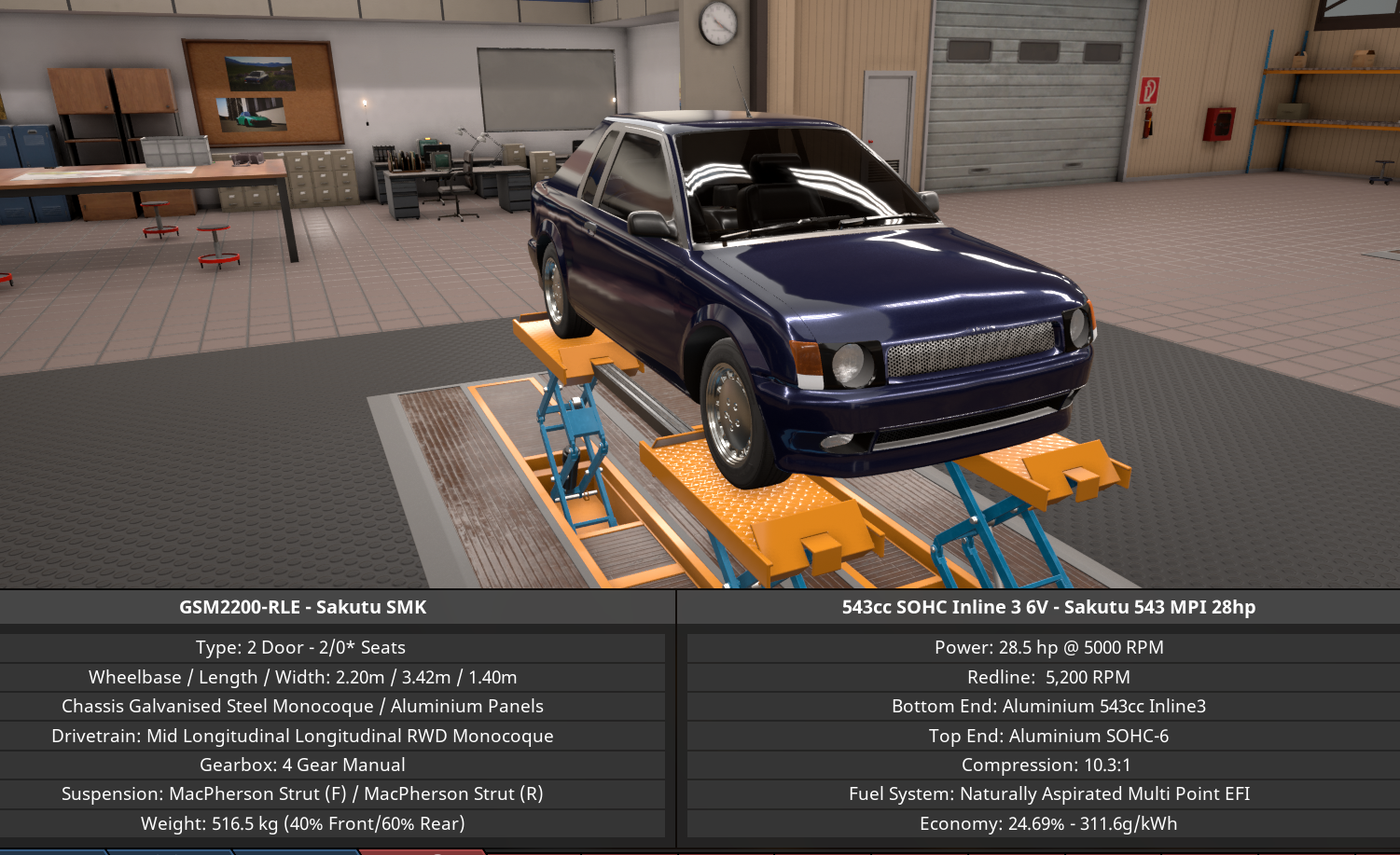This screenshot has width=1400, height=855.
Task: Select the 543cc SOHC Inline 3 6V engine header
Action: pyautogui.click(x=1048, y=606)
